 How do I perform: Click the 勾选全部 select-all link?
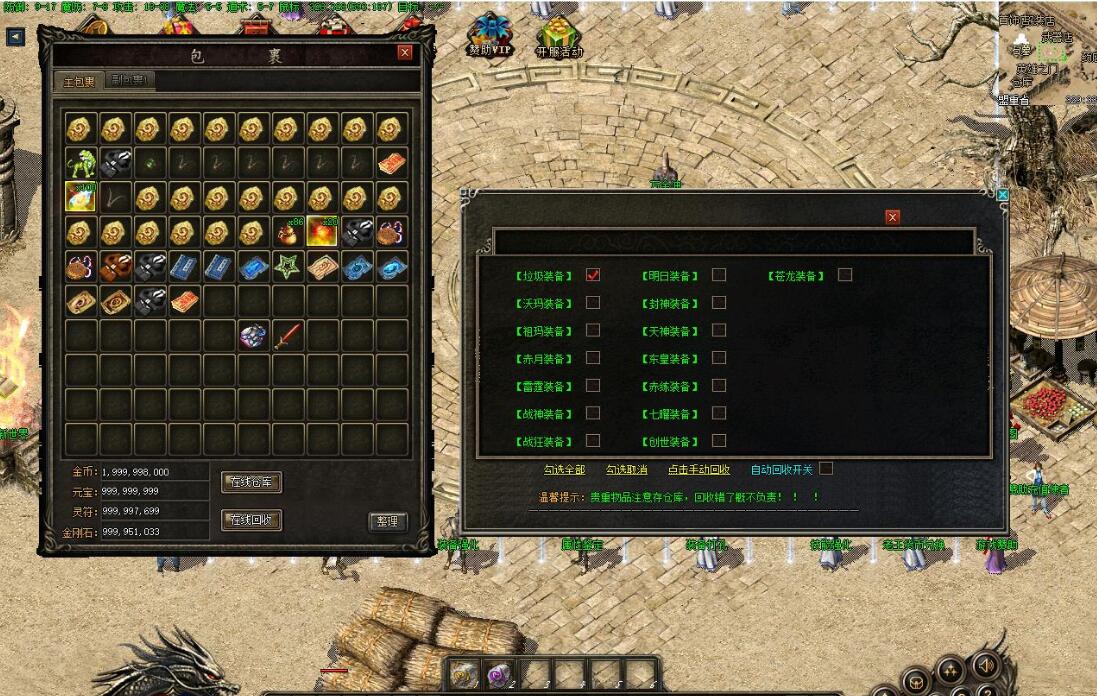coord(564,469)
